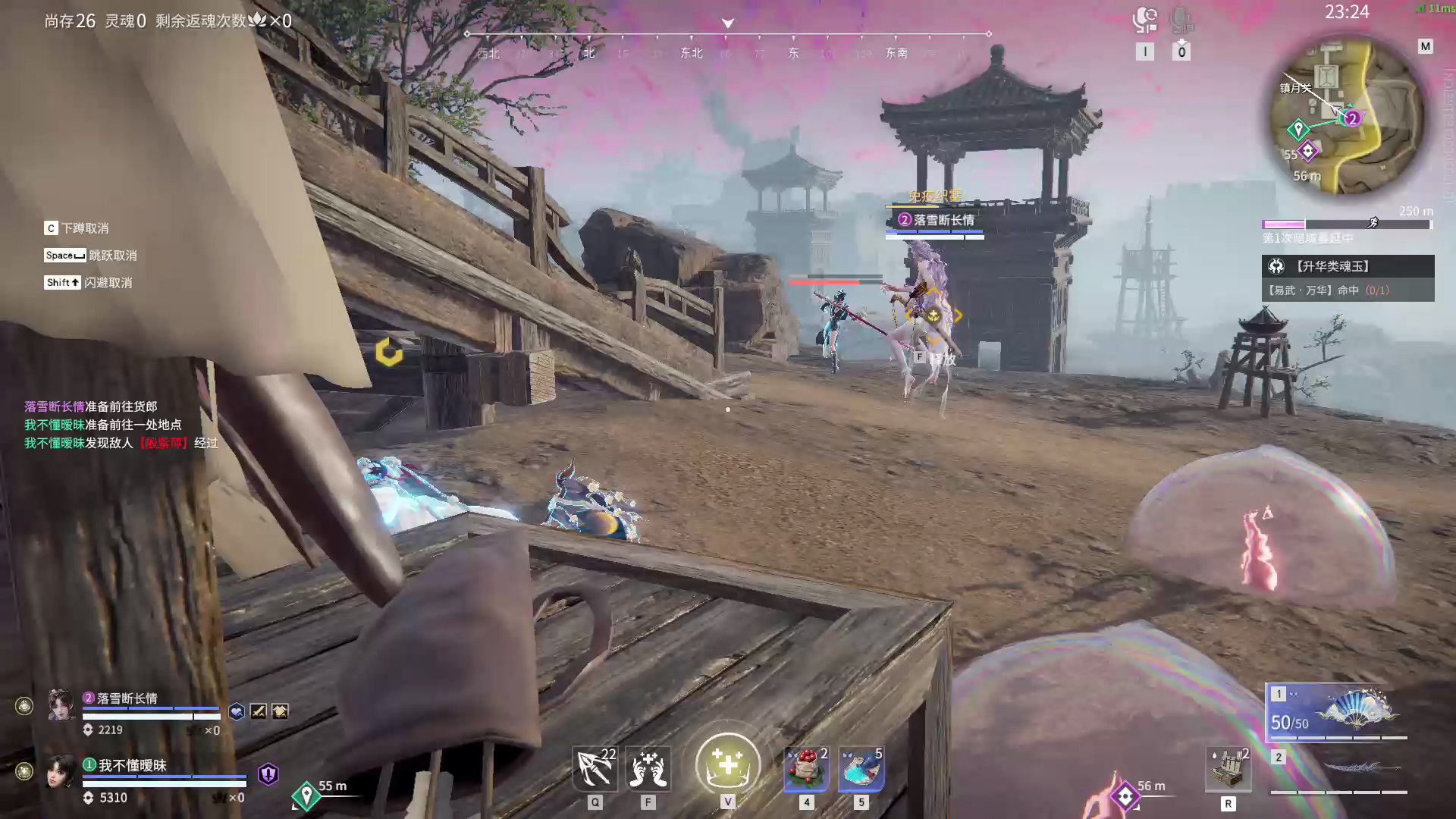The image size is (1456, 819).
Task: Trigger the glowing crown revive ability (V)
Action: [726, 764]
